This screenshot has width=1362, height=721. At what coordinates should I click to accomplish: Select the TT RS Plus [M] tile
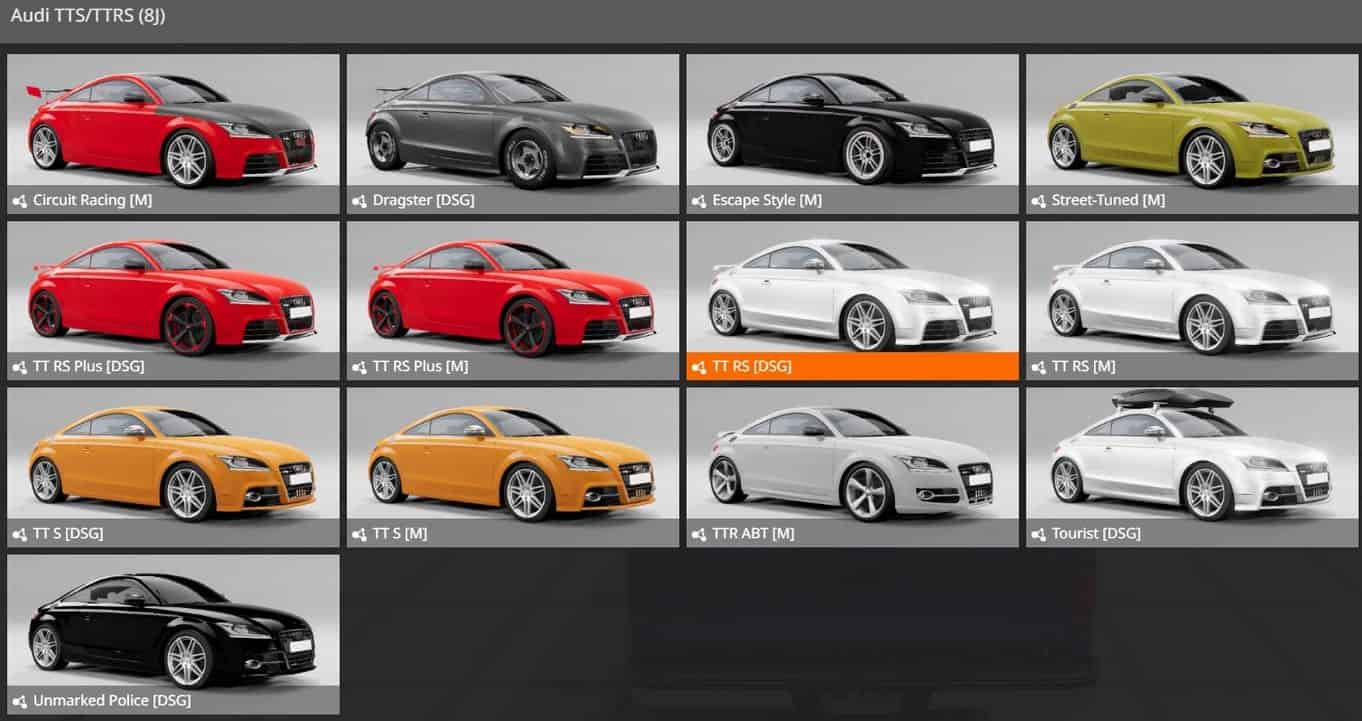(512, 300)
